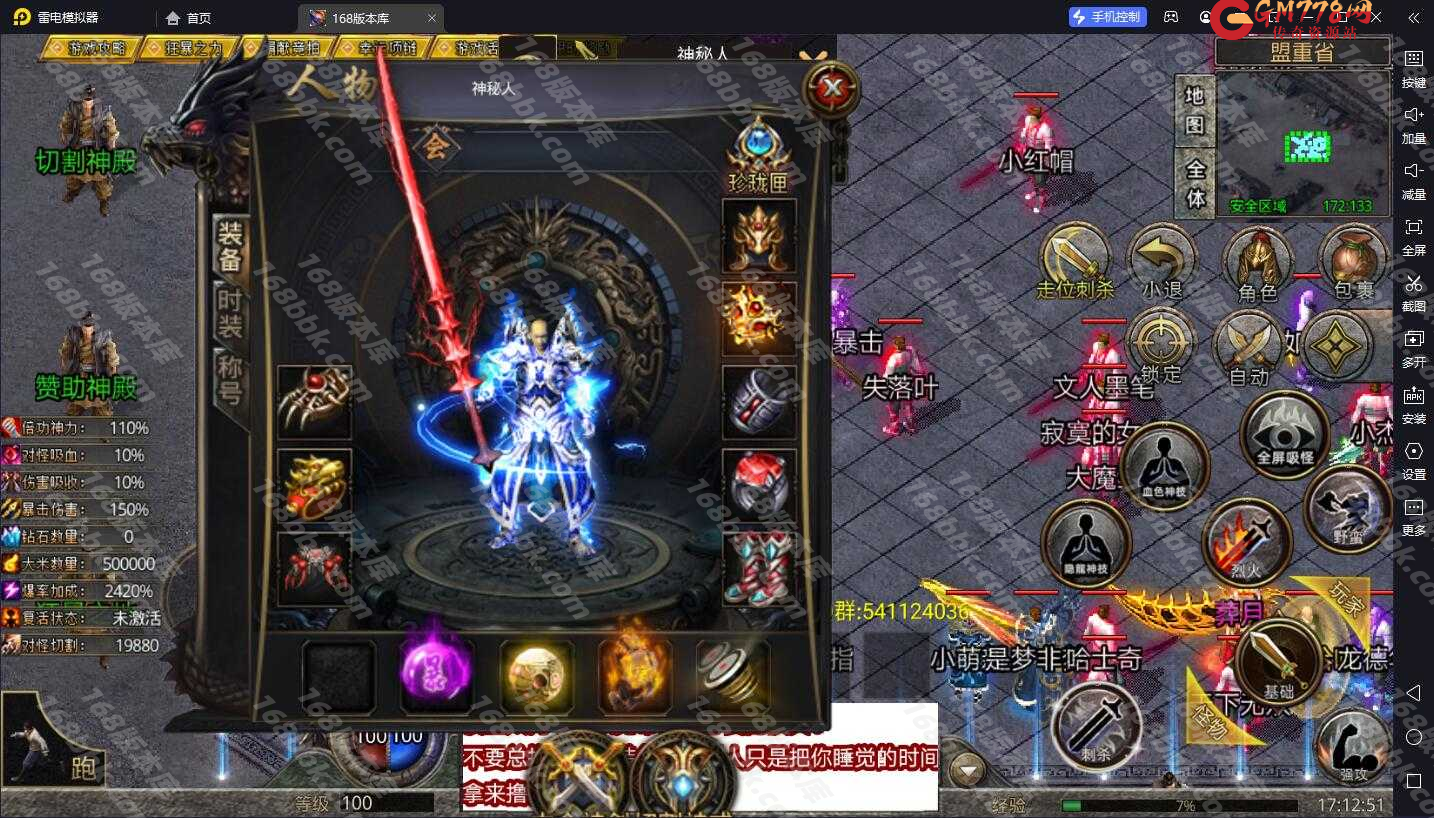The image size is (1434, 818).
Task: Open the 游戏攻略 game guide
Action: [92, 48]
